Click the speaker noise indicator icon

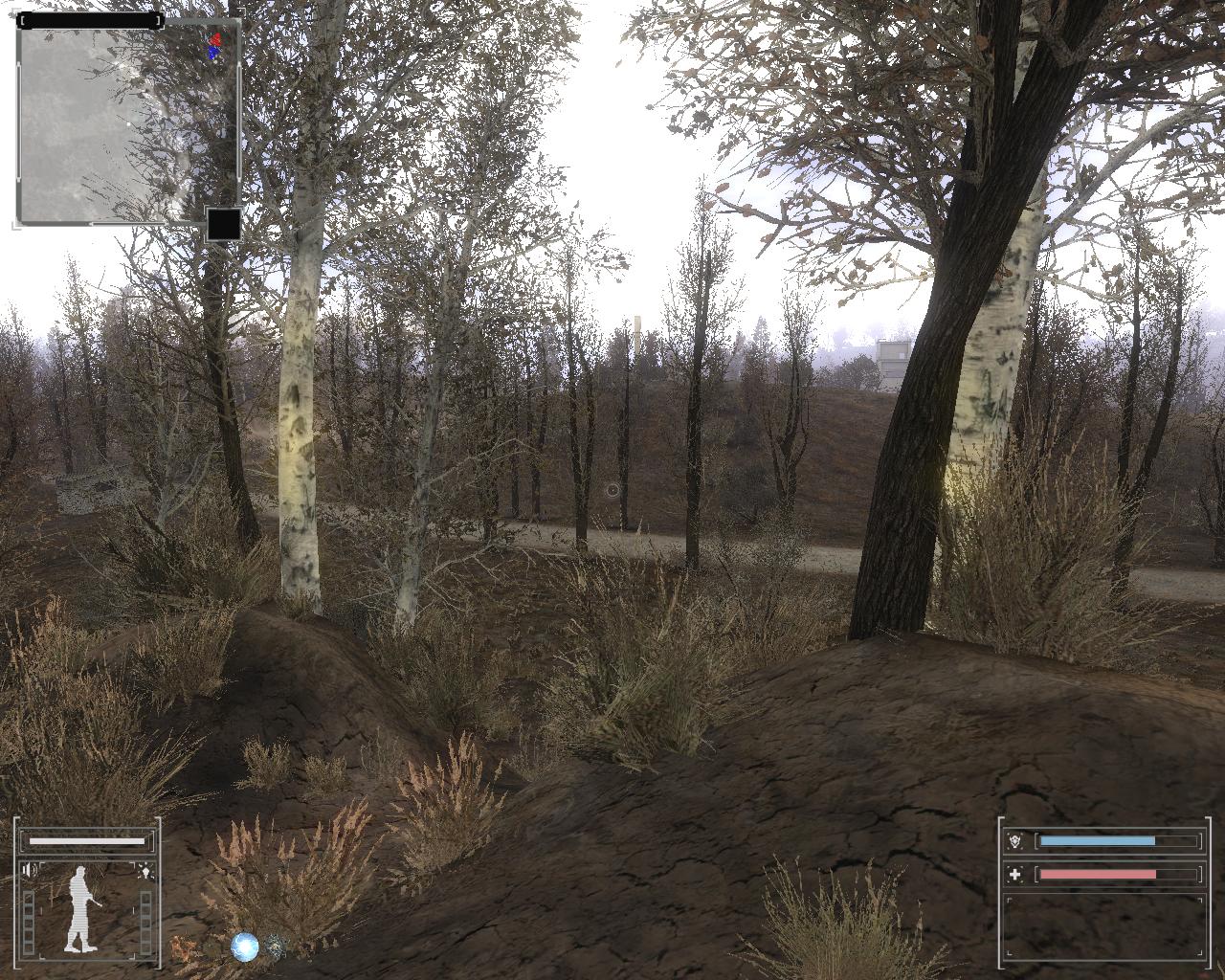(x=30, y=870)
